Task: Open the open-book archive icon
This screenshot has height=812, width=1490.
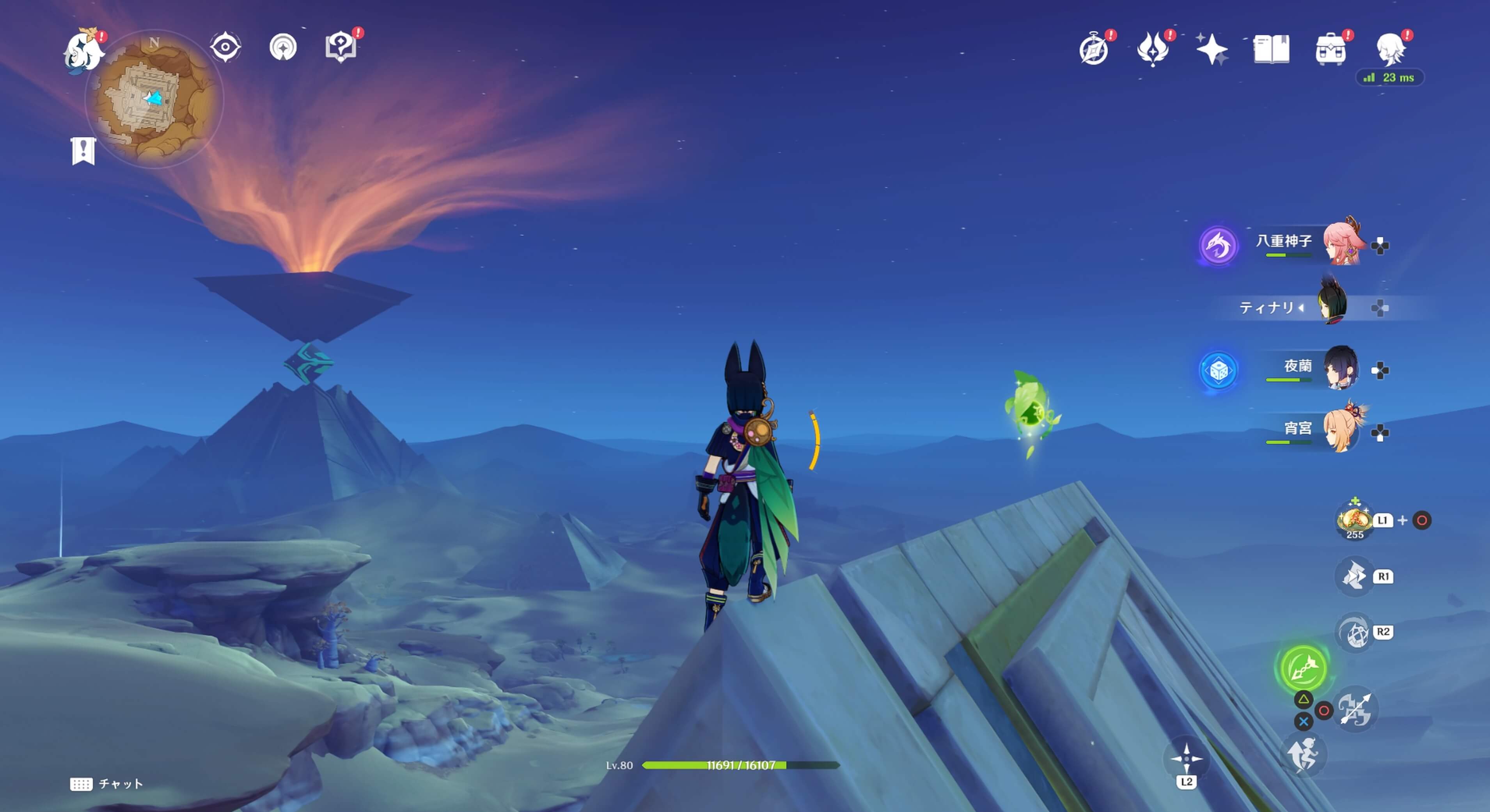Action: click(x=1271, y=49)
